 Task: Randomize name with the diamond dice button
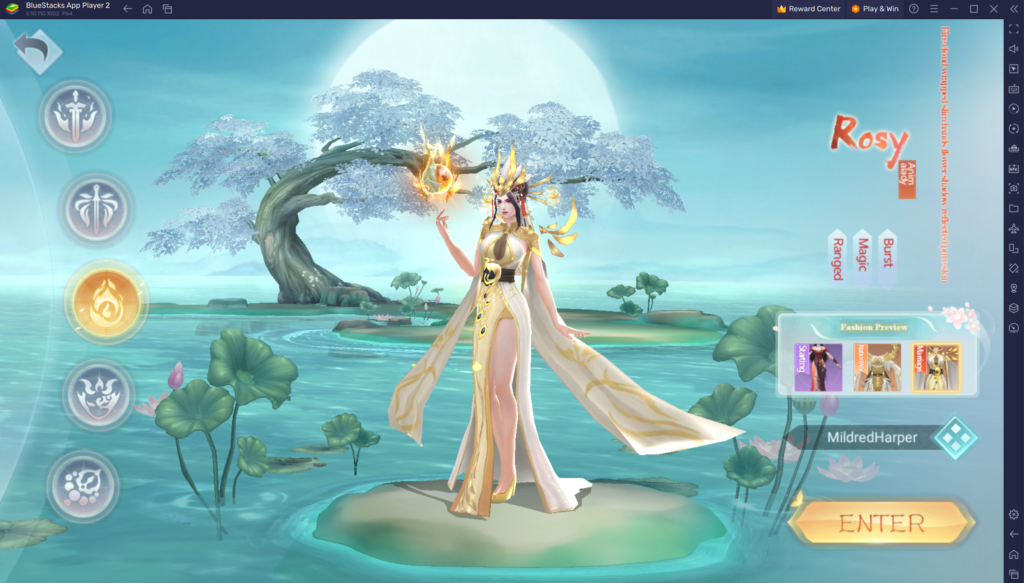[x=954, y=438]
